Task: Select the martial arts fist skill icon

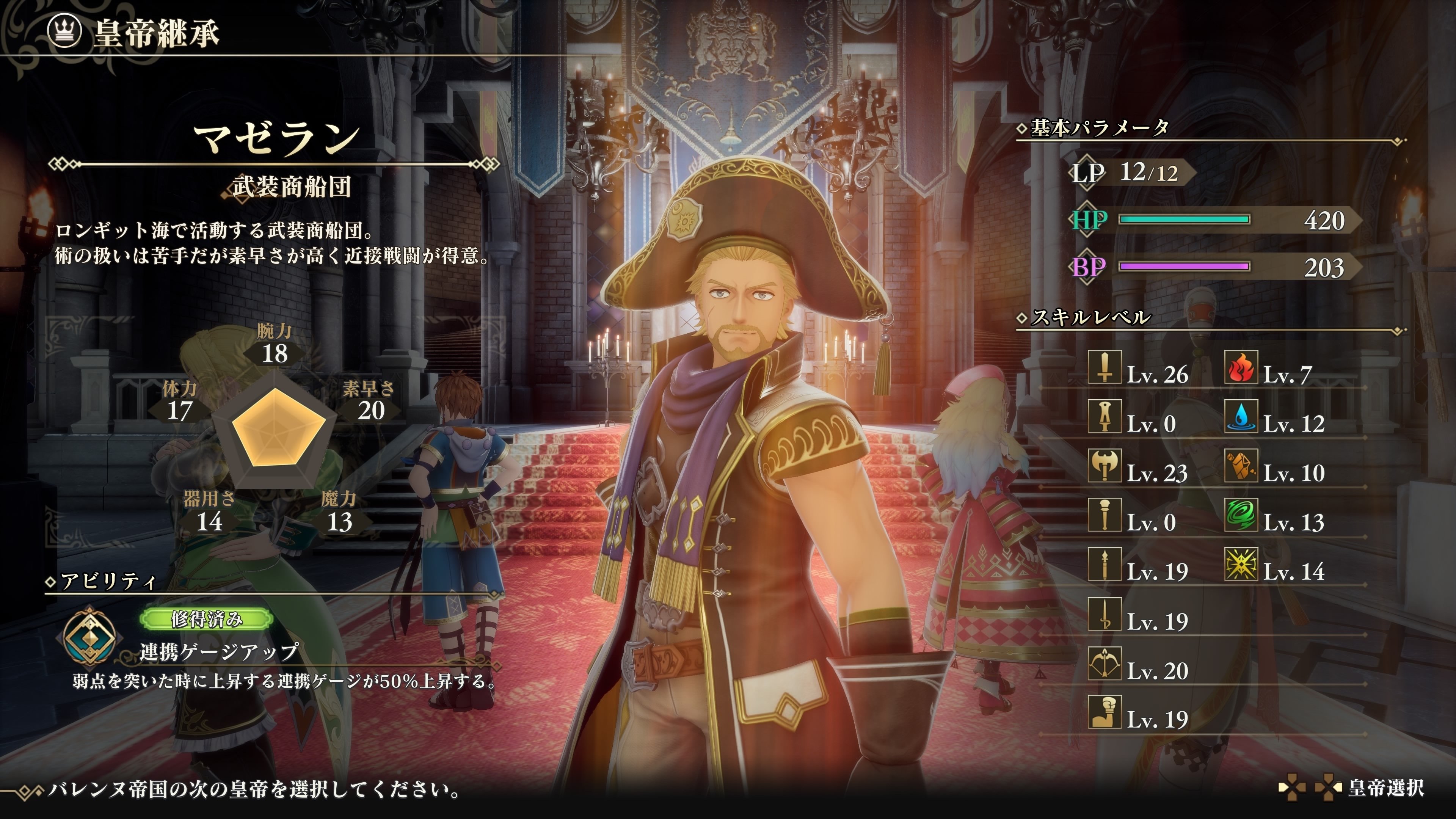Action: 1104,712
